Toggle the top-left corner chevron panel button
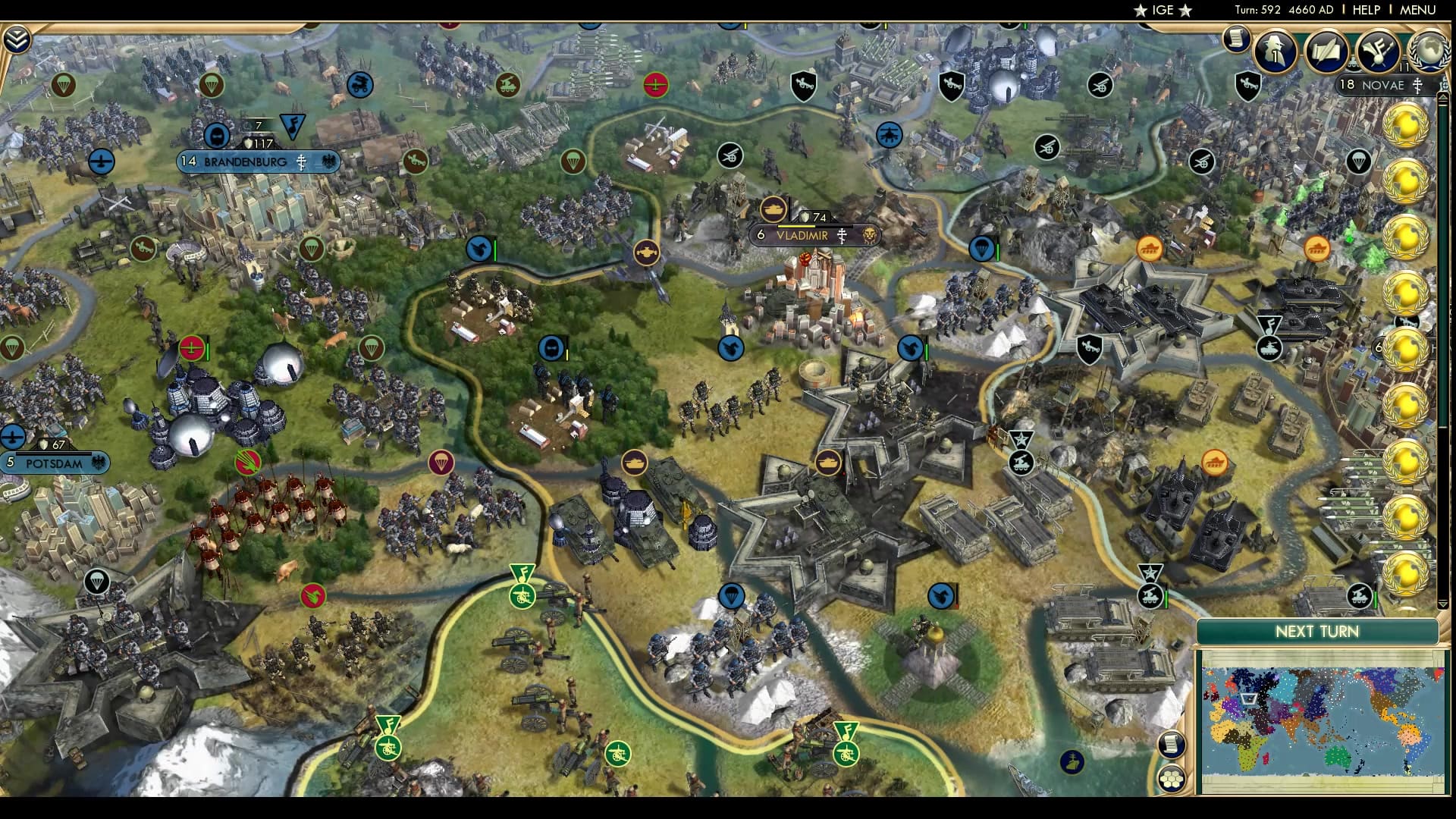 coord(17,39)
